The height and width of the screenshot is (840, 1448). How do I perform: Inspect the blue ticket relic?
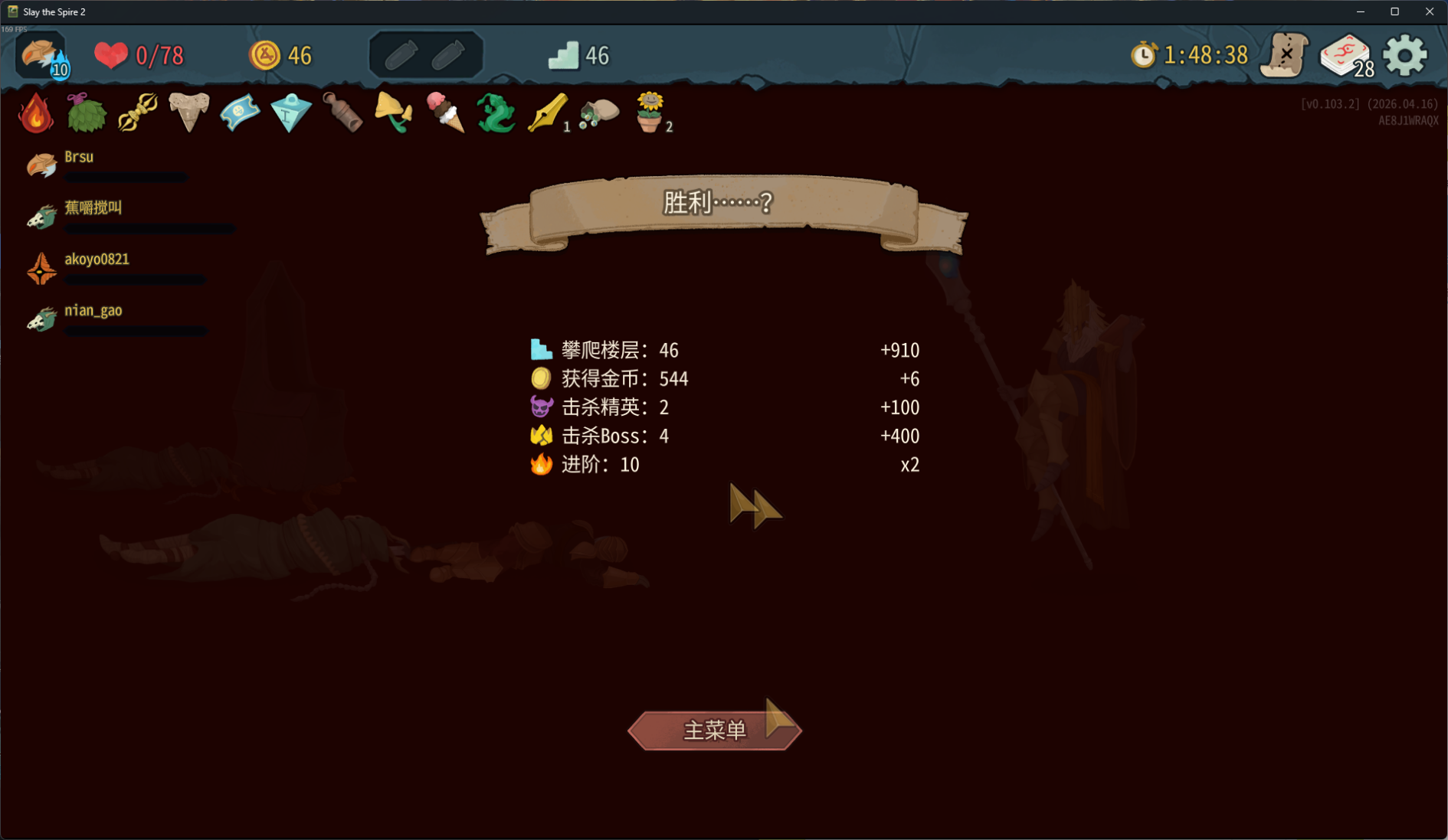tap(240, 113)
